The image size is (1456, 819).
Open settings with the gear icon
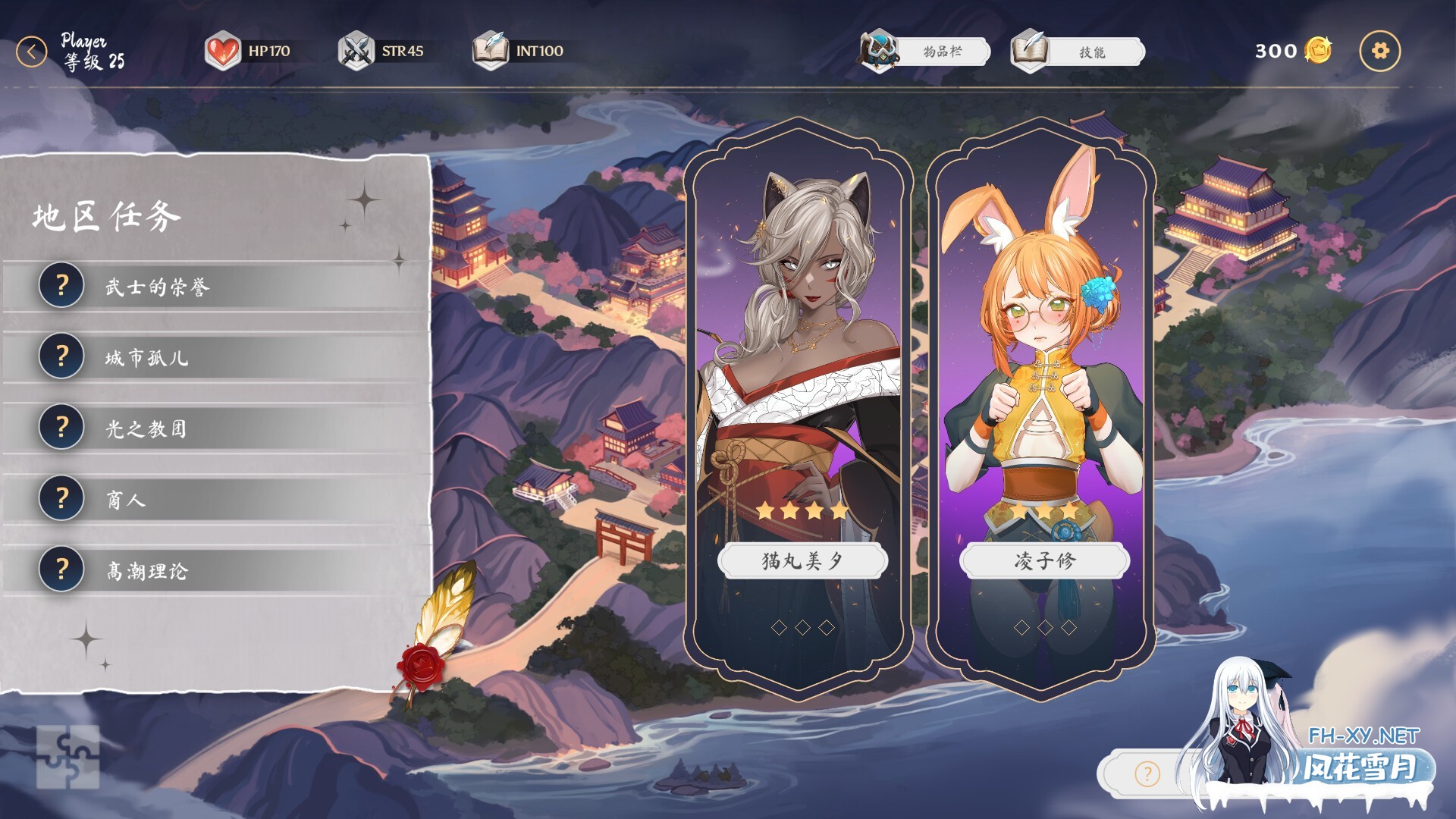(1379, 52)
